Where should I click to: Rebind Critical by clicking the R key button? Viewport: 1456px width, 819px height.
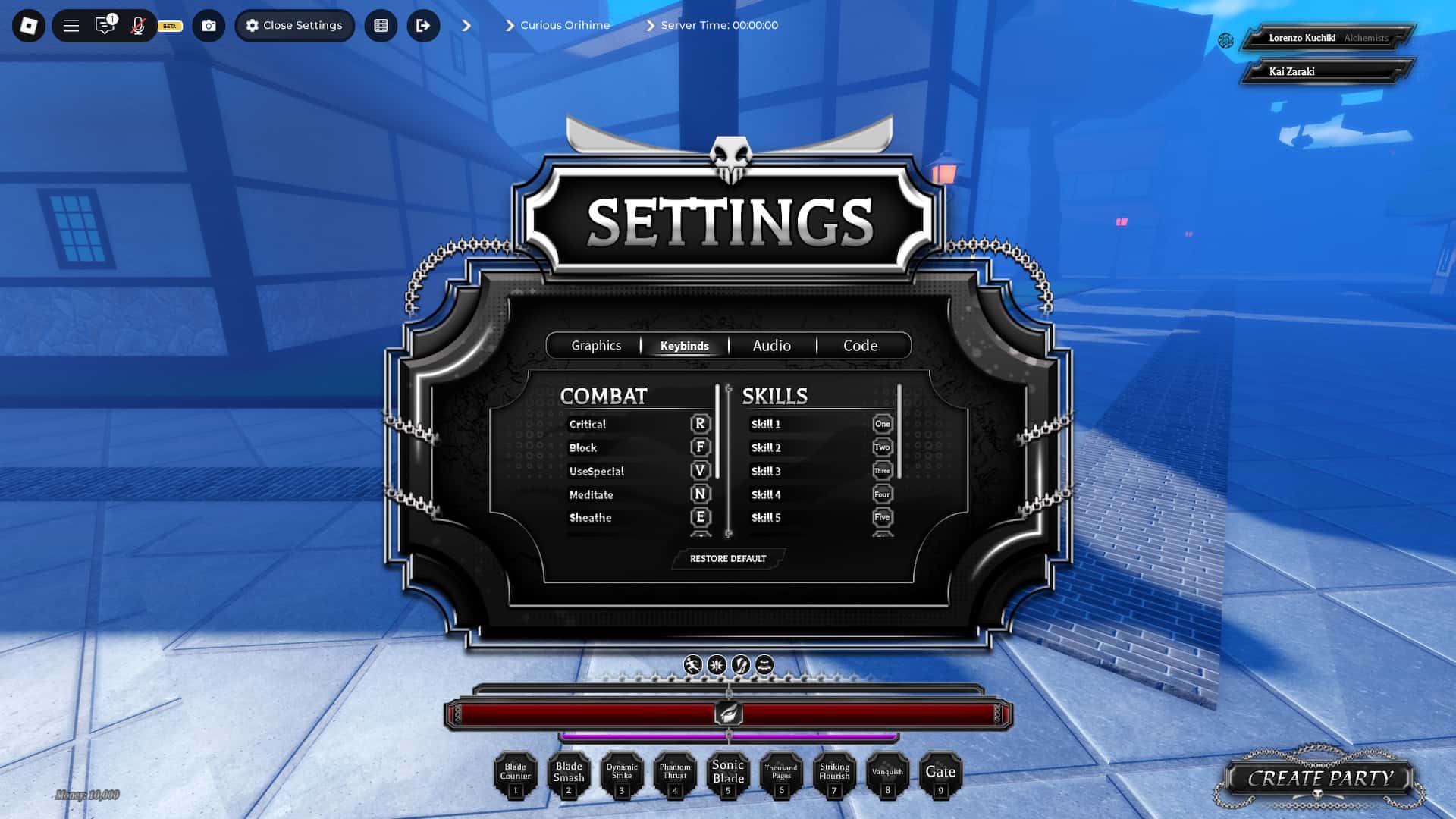point(698,425)
